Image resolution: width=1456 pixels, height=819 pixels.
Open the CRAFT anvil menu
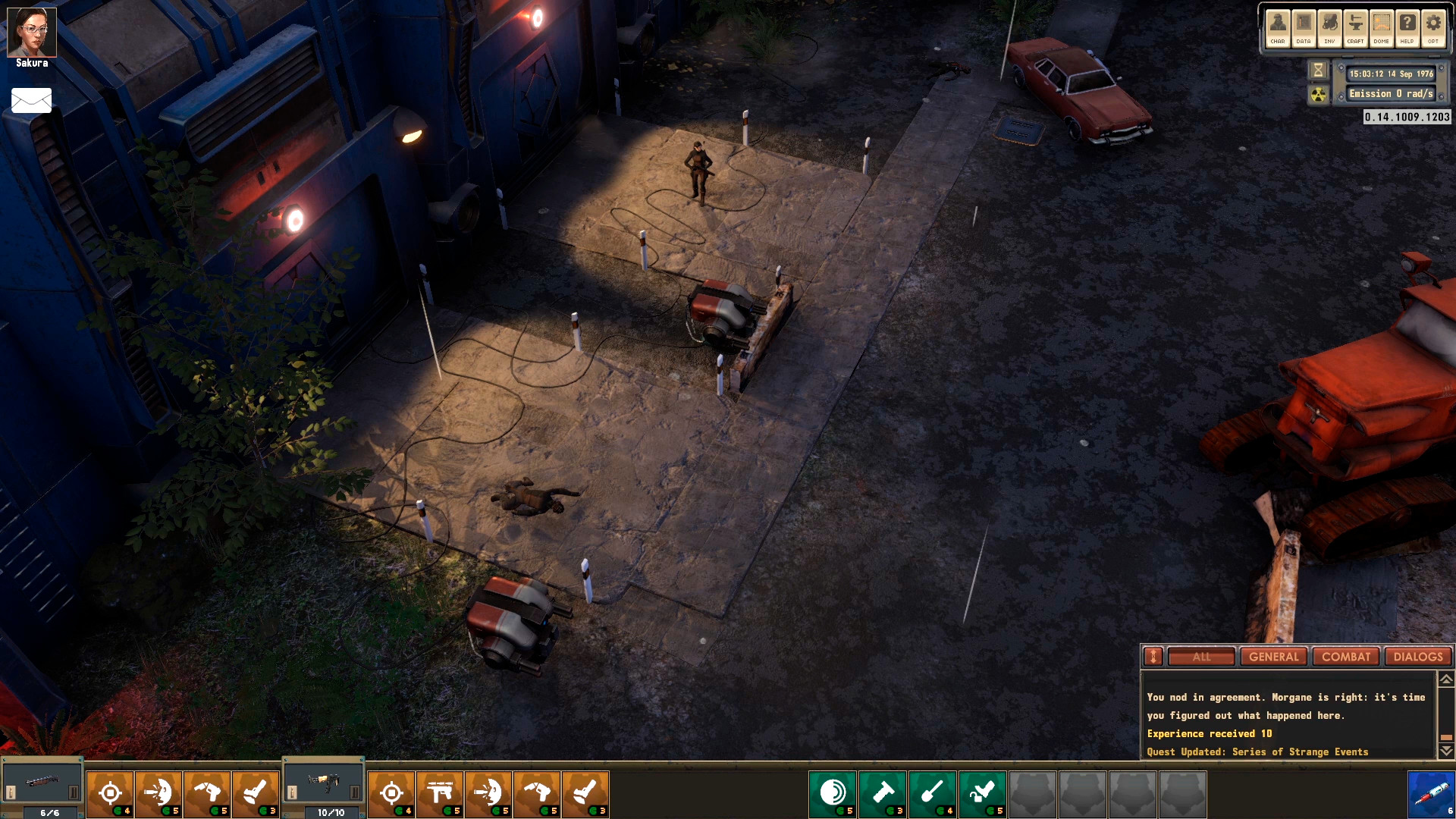[1355, 28]
